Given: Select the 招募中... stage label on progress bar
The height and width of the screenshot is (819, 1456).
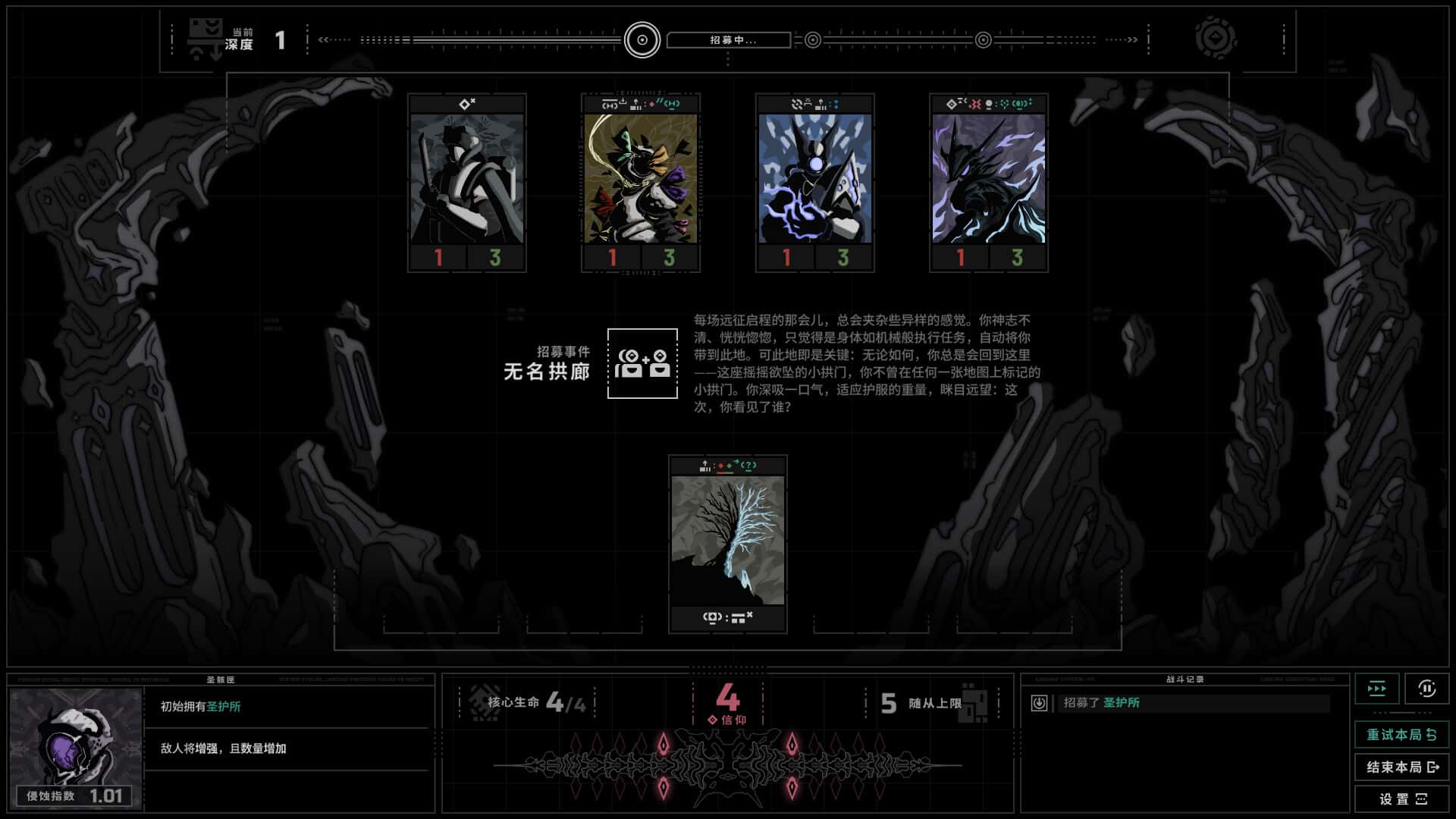Looking at the screenshot, I should [x=729, y=39].
